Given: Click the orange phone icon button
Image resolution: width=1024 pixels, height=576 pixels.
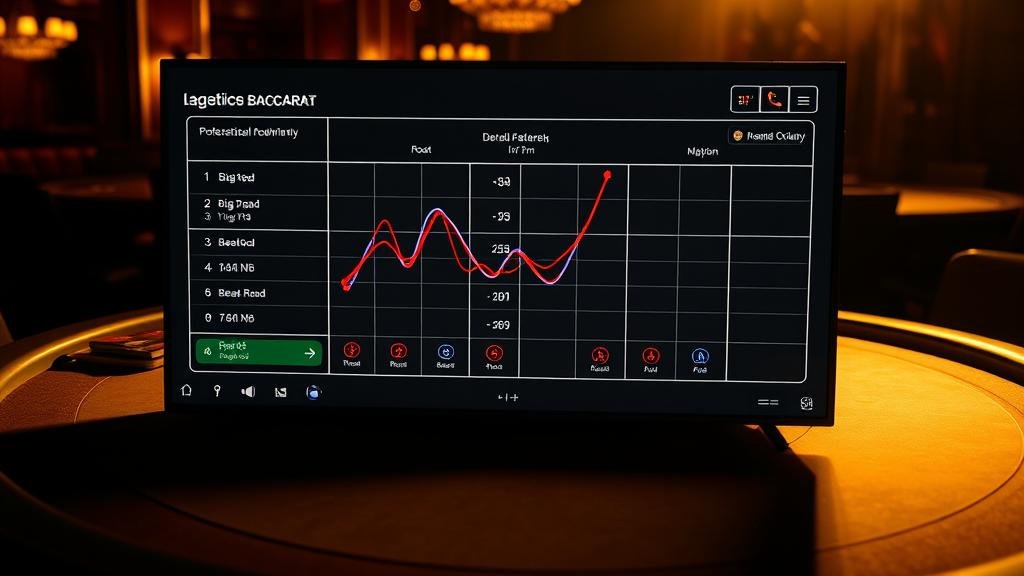Looking at the screenshot, I should (x=773, y=99).
